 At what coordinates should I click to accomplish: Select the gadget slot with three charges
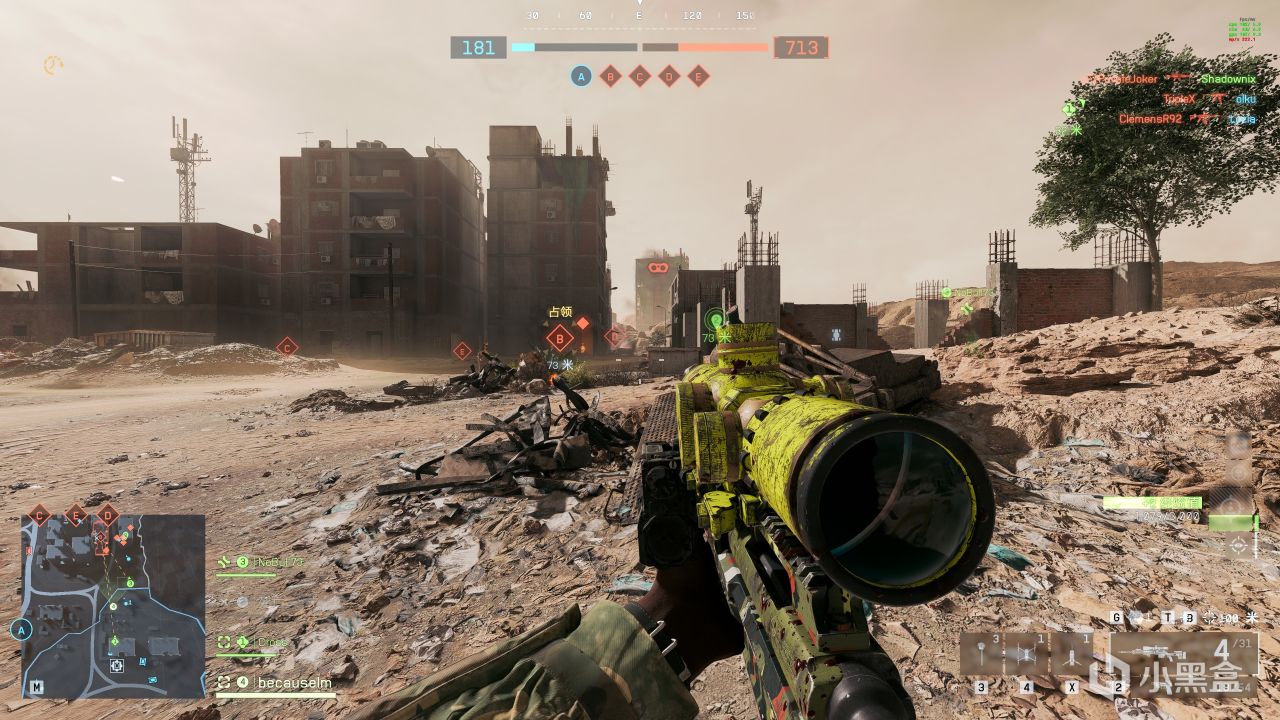click(x=982, y=655)
